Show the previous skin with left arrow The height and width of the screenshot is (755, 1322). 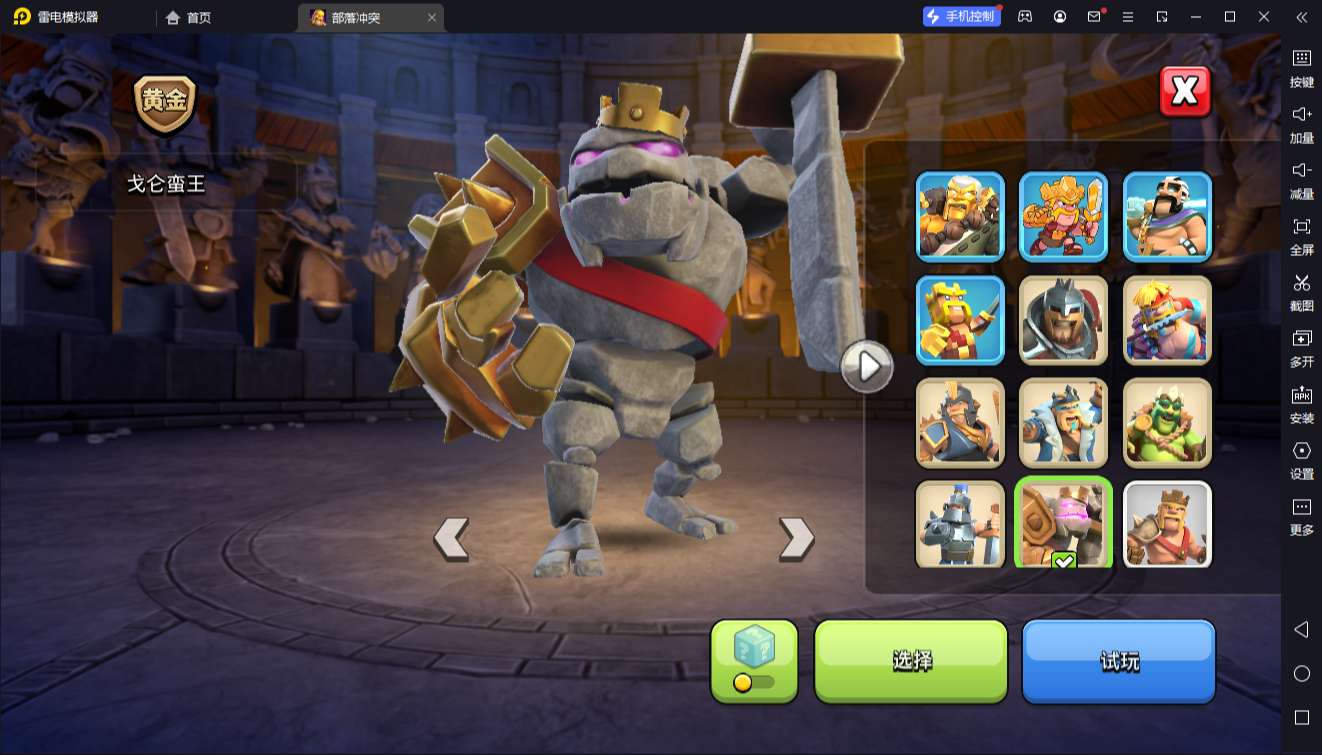[x=451, y=539]
